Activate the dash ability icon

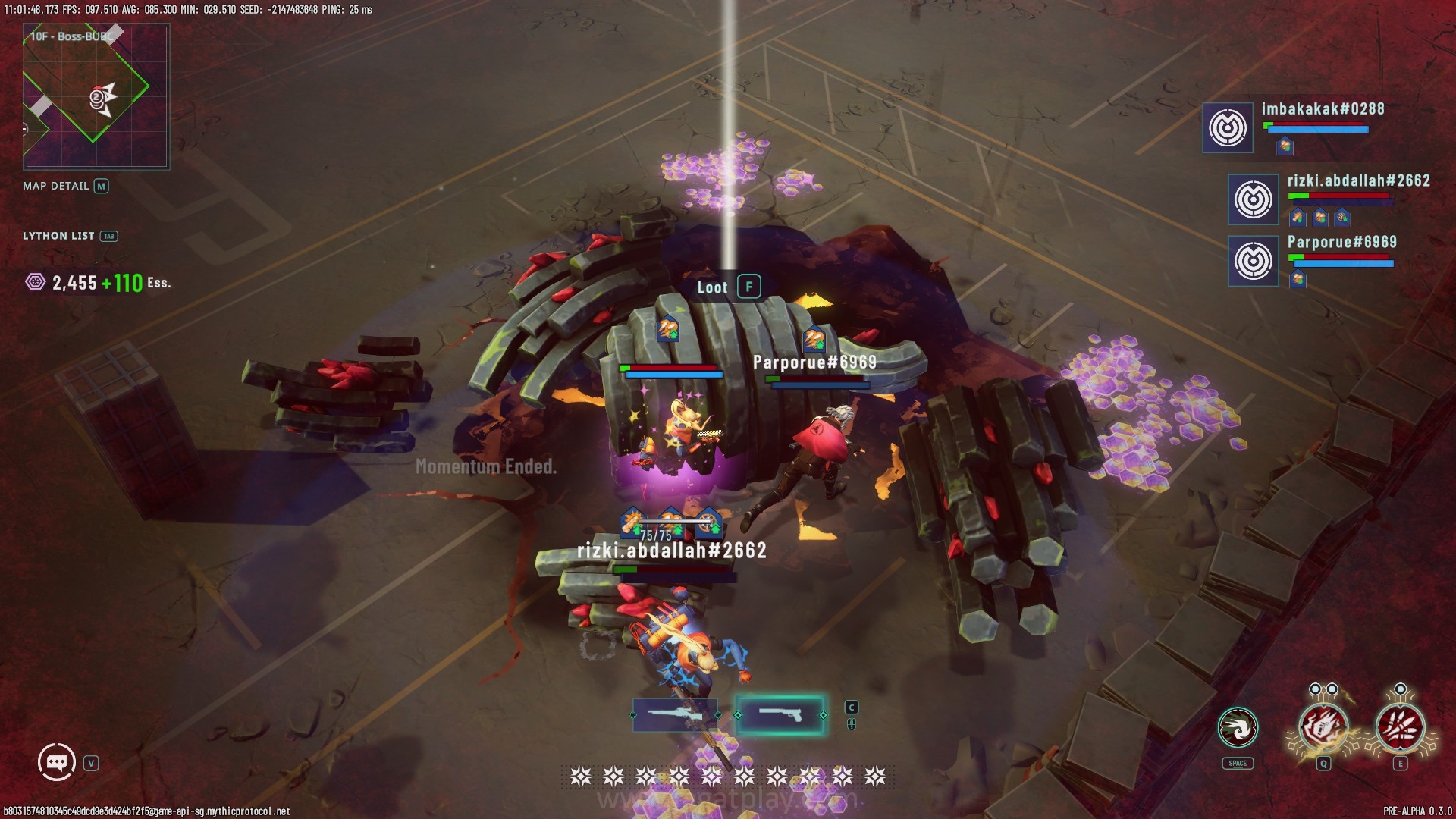[1238, 728]
